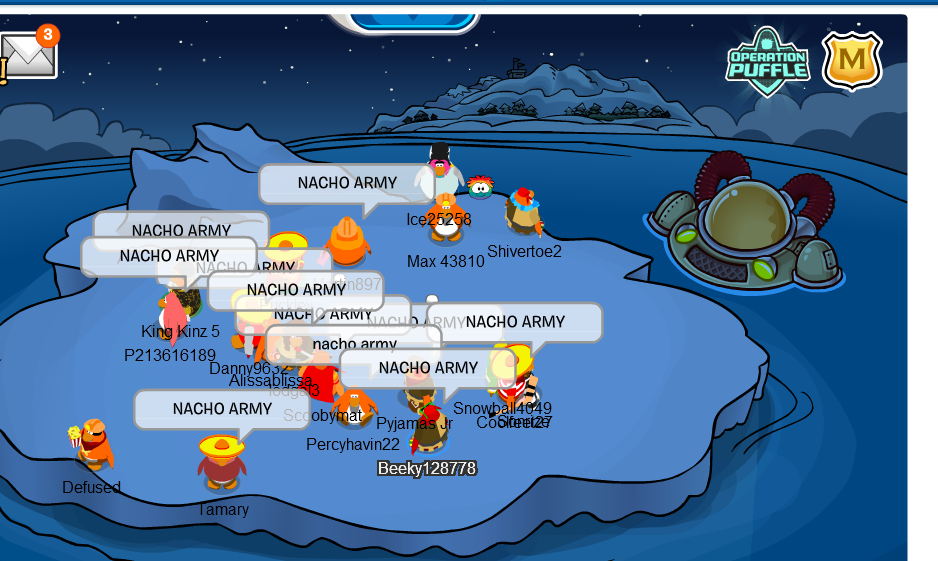
Task: Open the mail envelope with 3 new messages
Action: pos(28,57)
